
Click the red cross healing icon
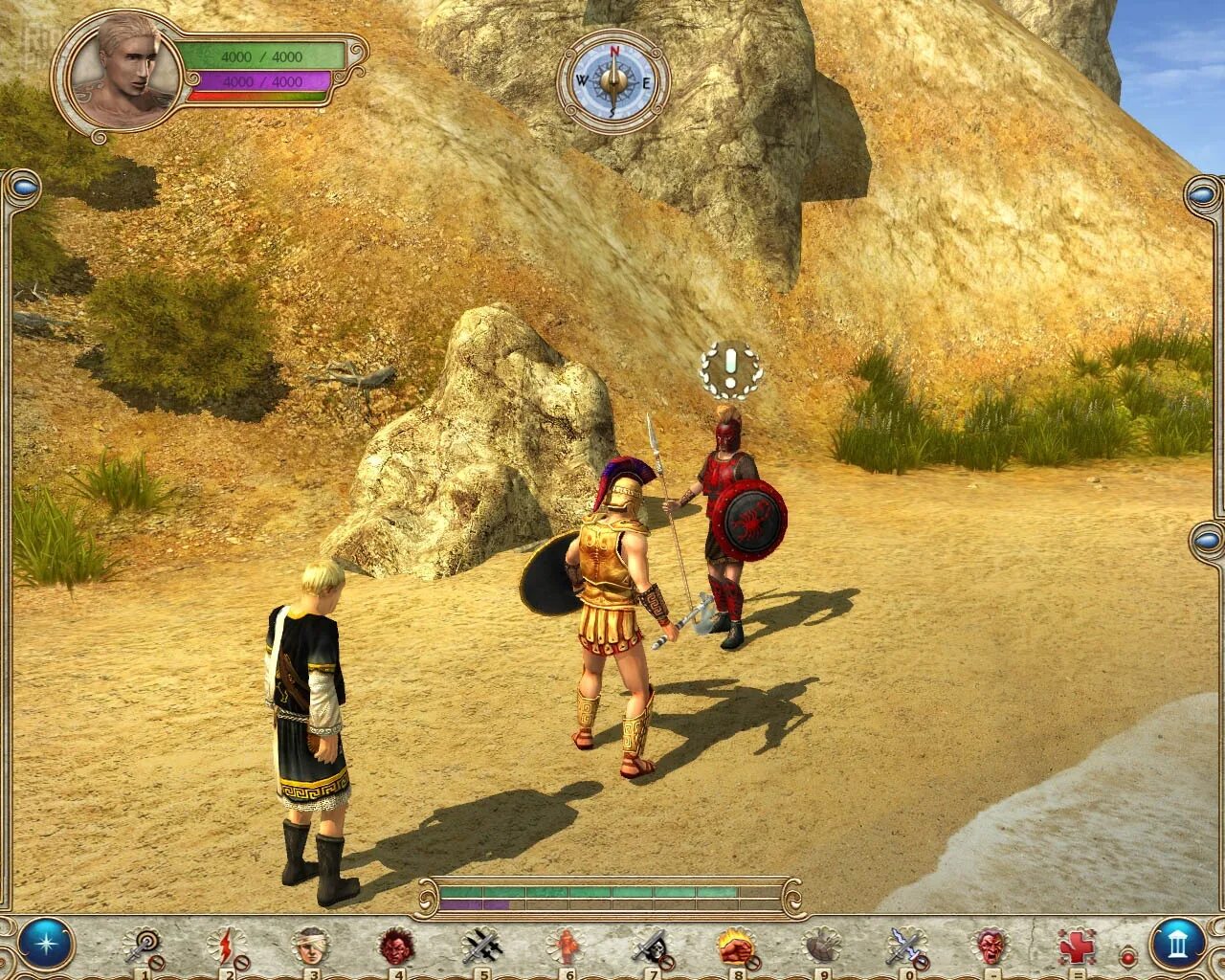pyautogui.click(x=1077, y=947)
